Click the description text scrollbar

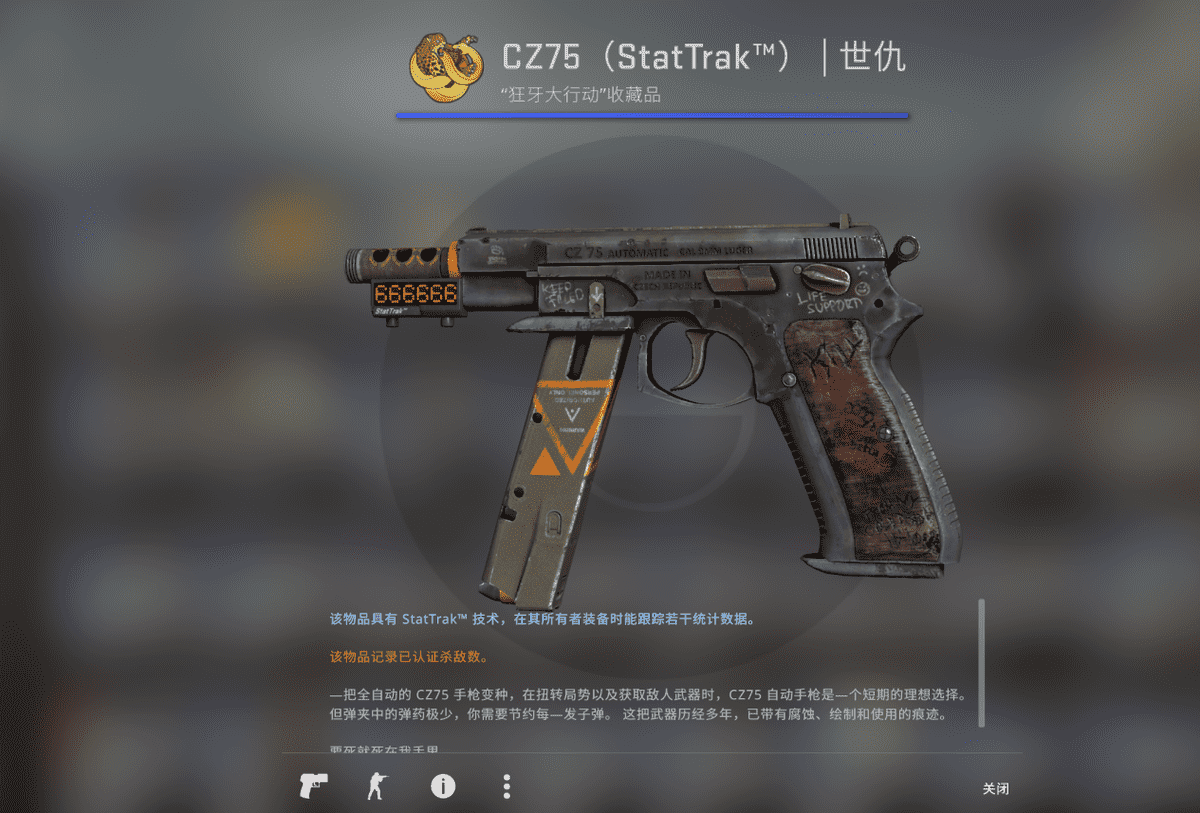tap(981, 662)
